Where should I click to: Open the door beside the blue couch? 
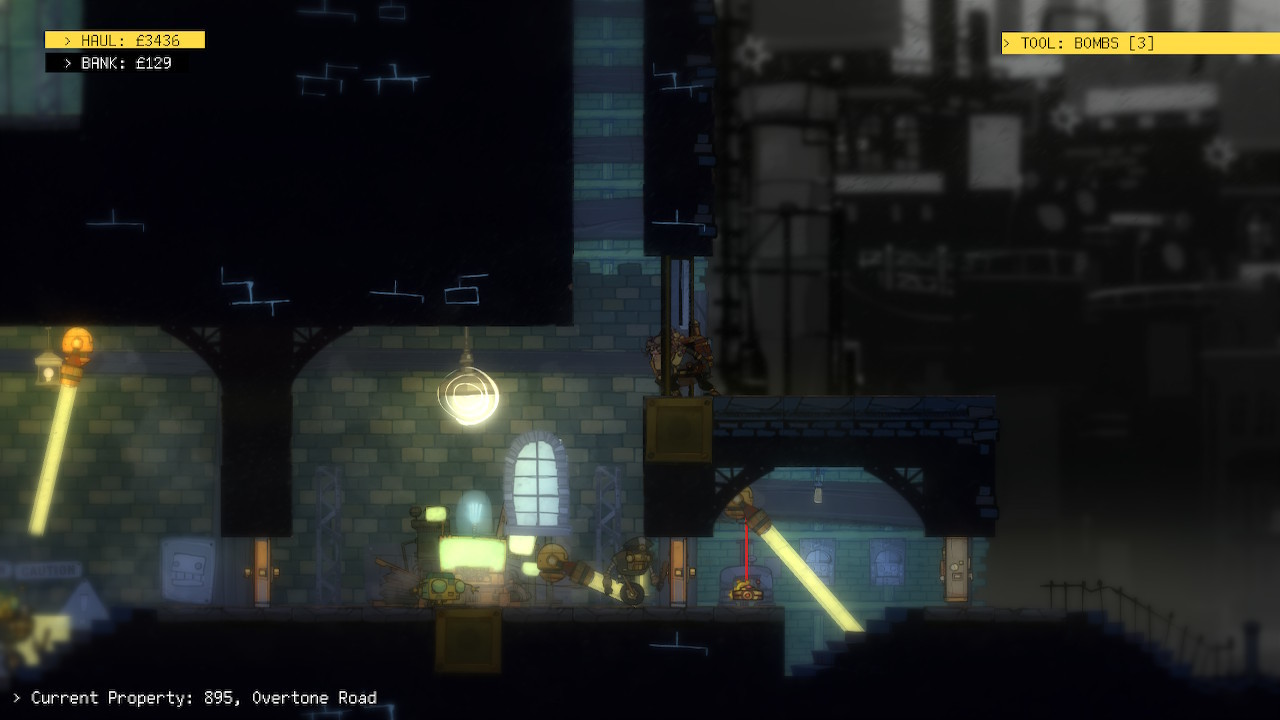point(680,570)
